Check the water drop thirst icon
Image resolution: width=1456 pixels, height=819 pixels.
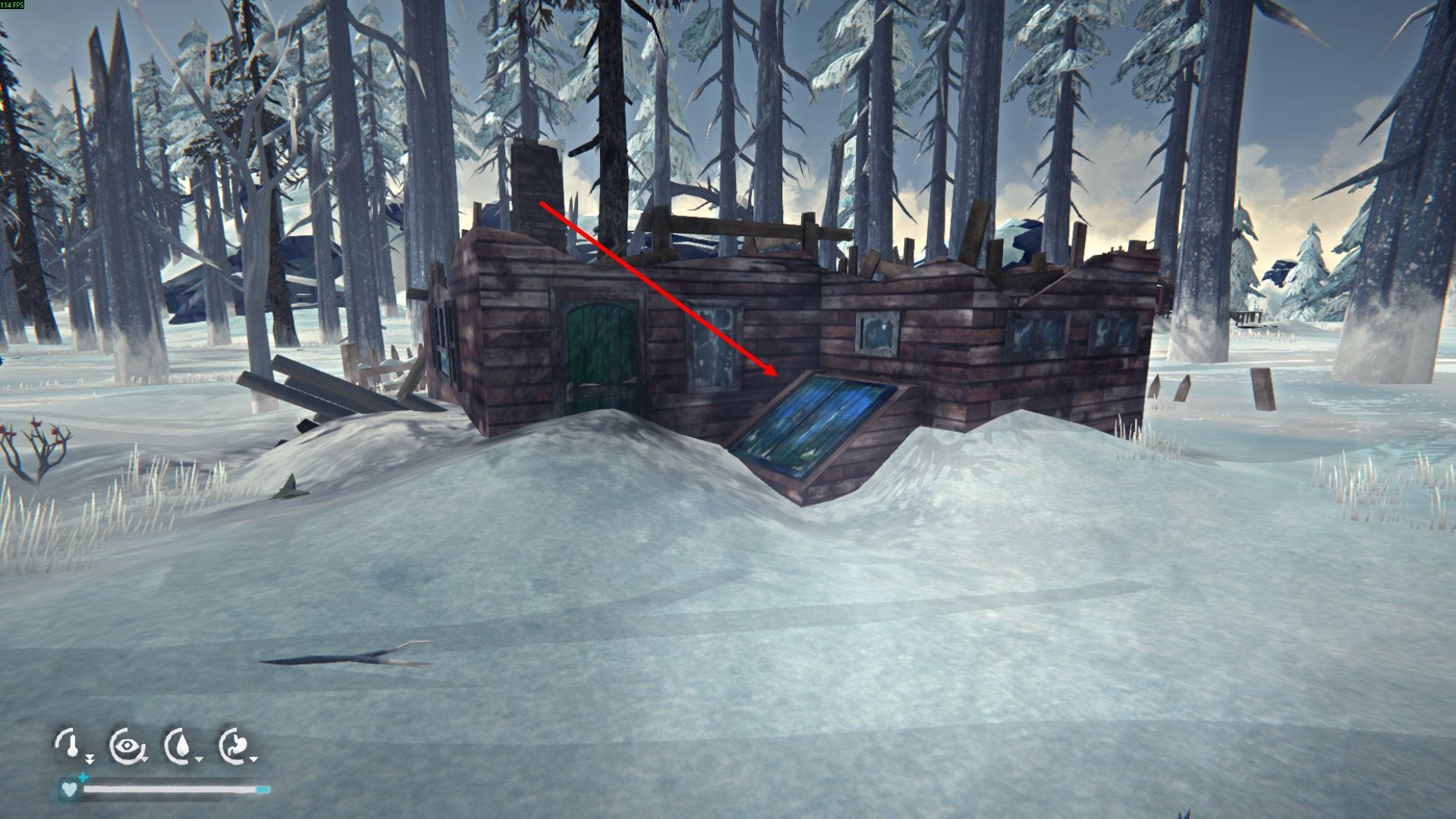coord(181,745)
